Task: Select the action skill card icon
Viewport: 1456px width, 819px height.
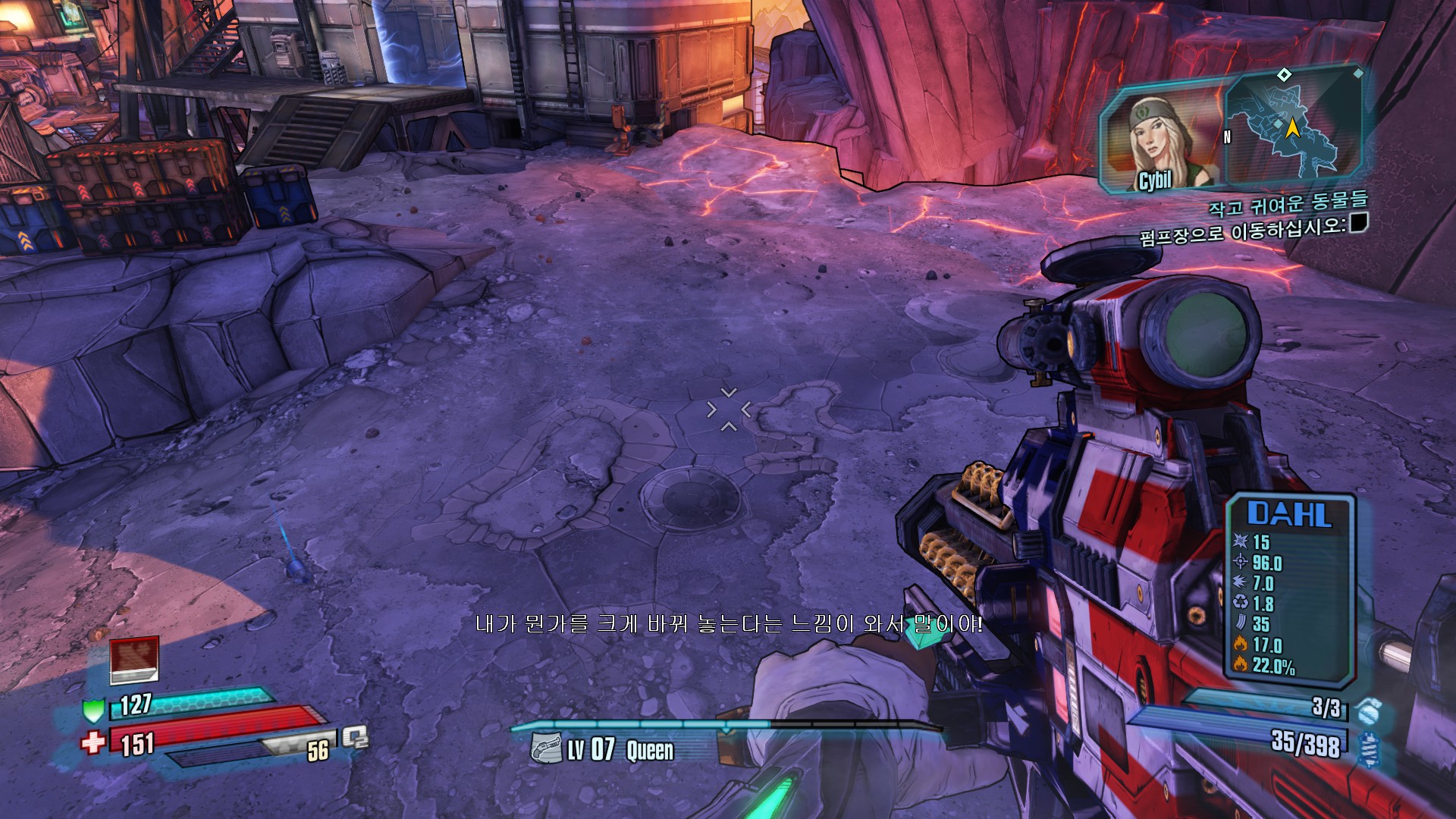Action: click(134, 658)
